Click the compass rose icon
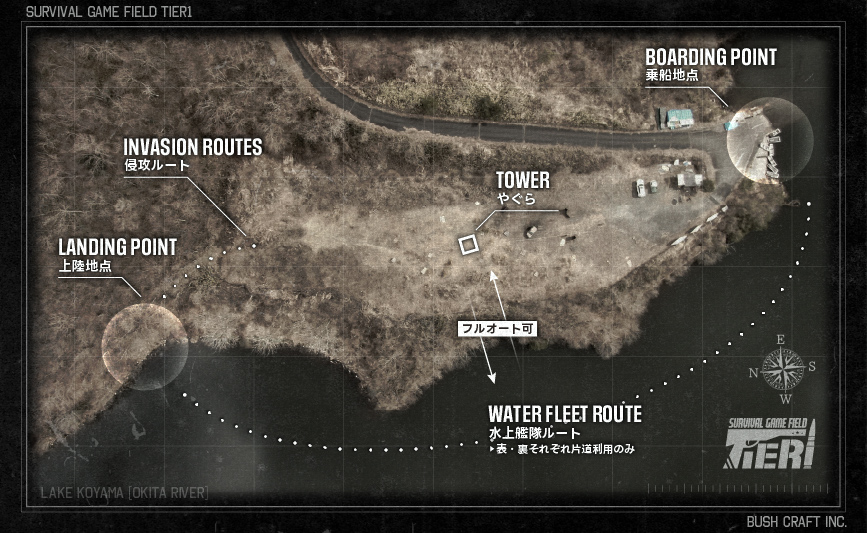Screen dimensions: 867x533 (783, 370)
